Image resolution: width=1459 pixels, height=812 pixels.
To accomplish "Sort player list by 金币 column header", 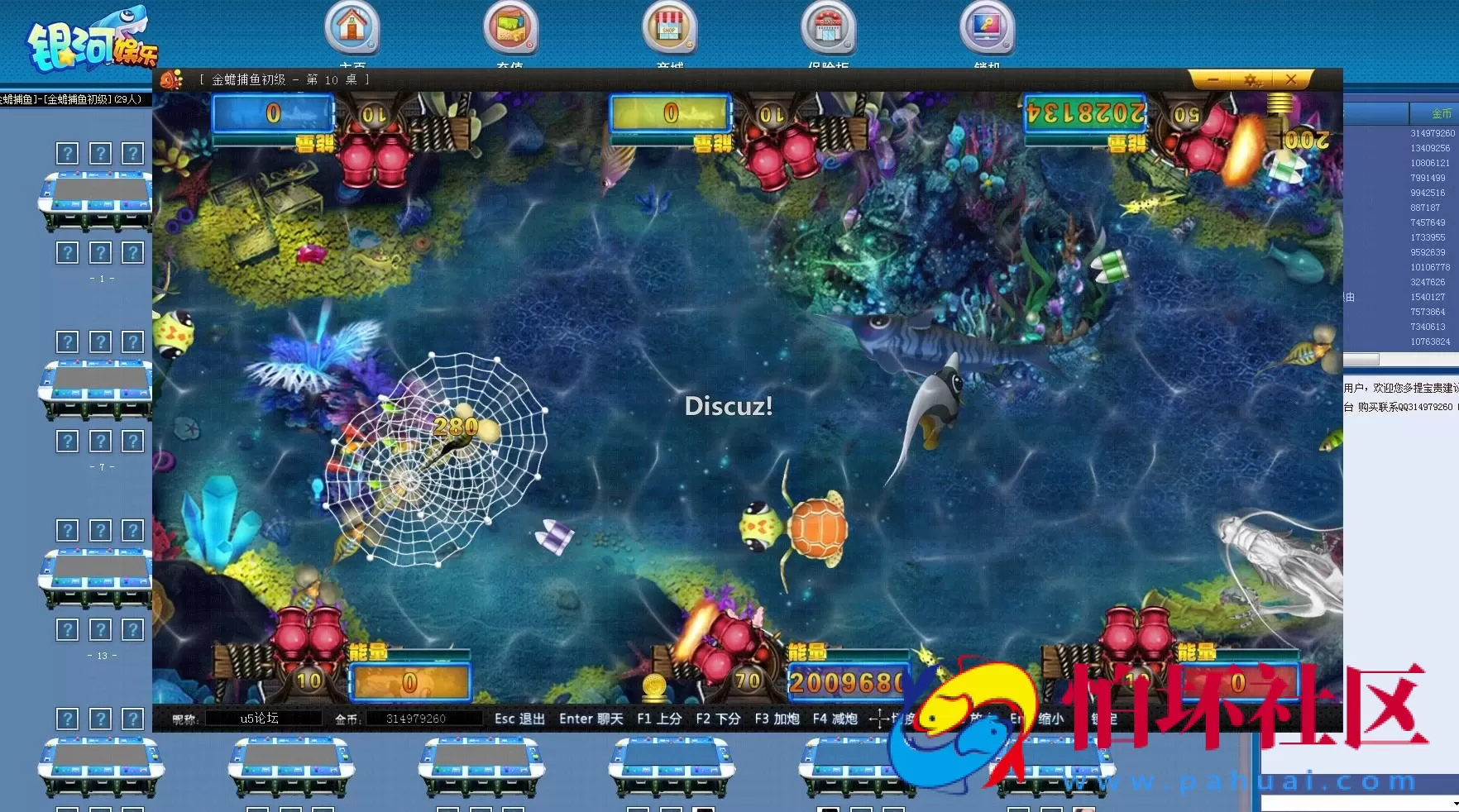I will click(1441, 113).
